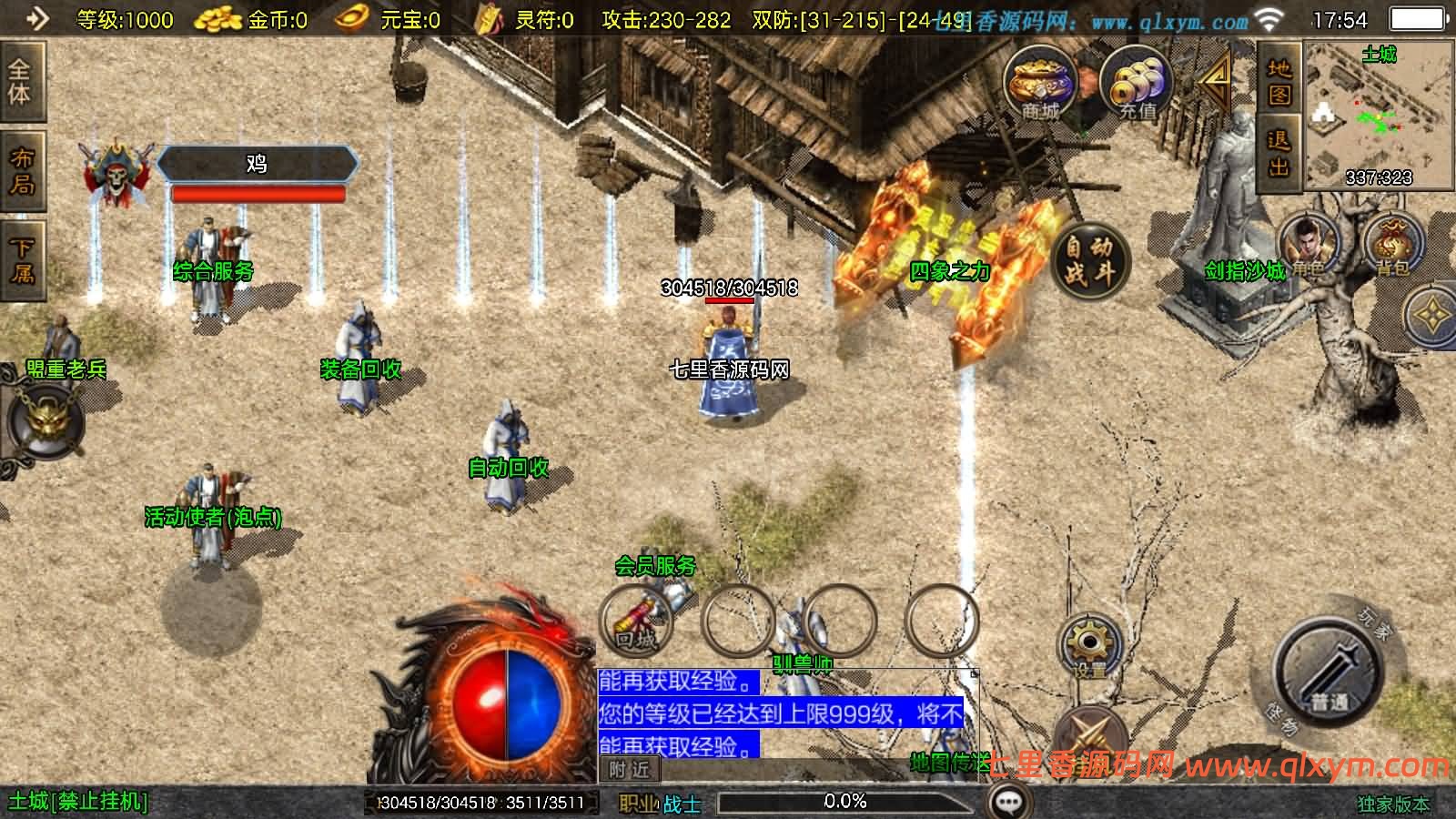Image resolution: width=1456 pixels, height=819 pixels.
Task: Select the 布局 layout tab
Action: pyautogui.click(x=20, y=171)
